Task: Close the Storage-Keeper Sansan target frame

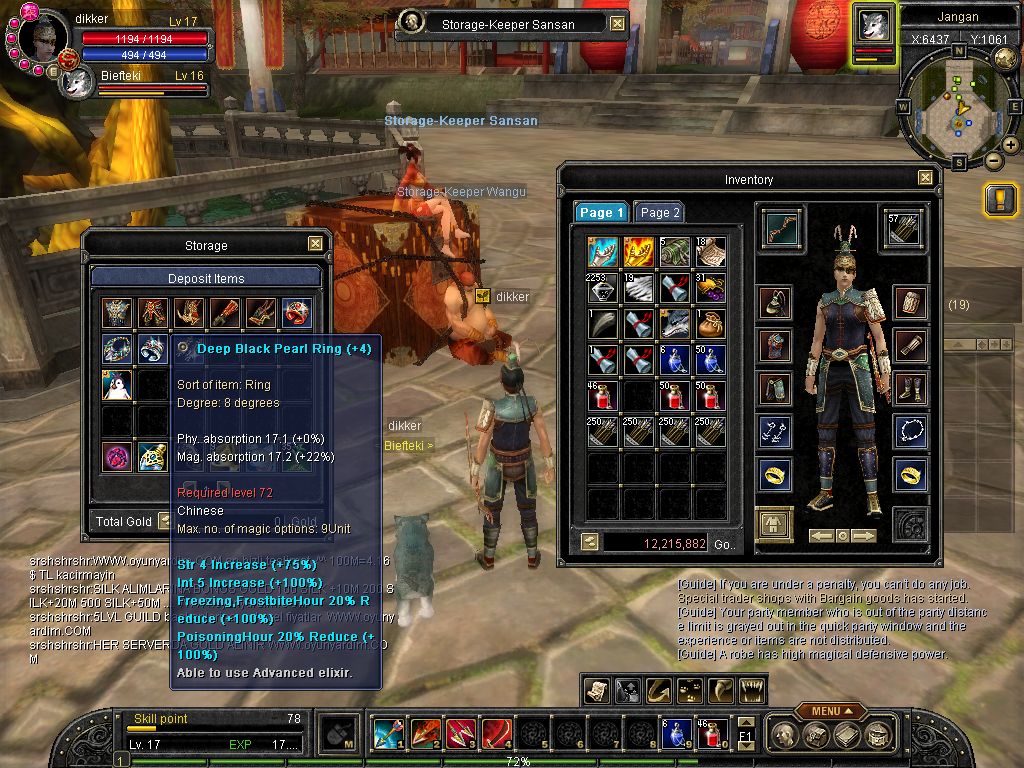Action: point(617,23)
